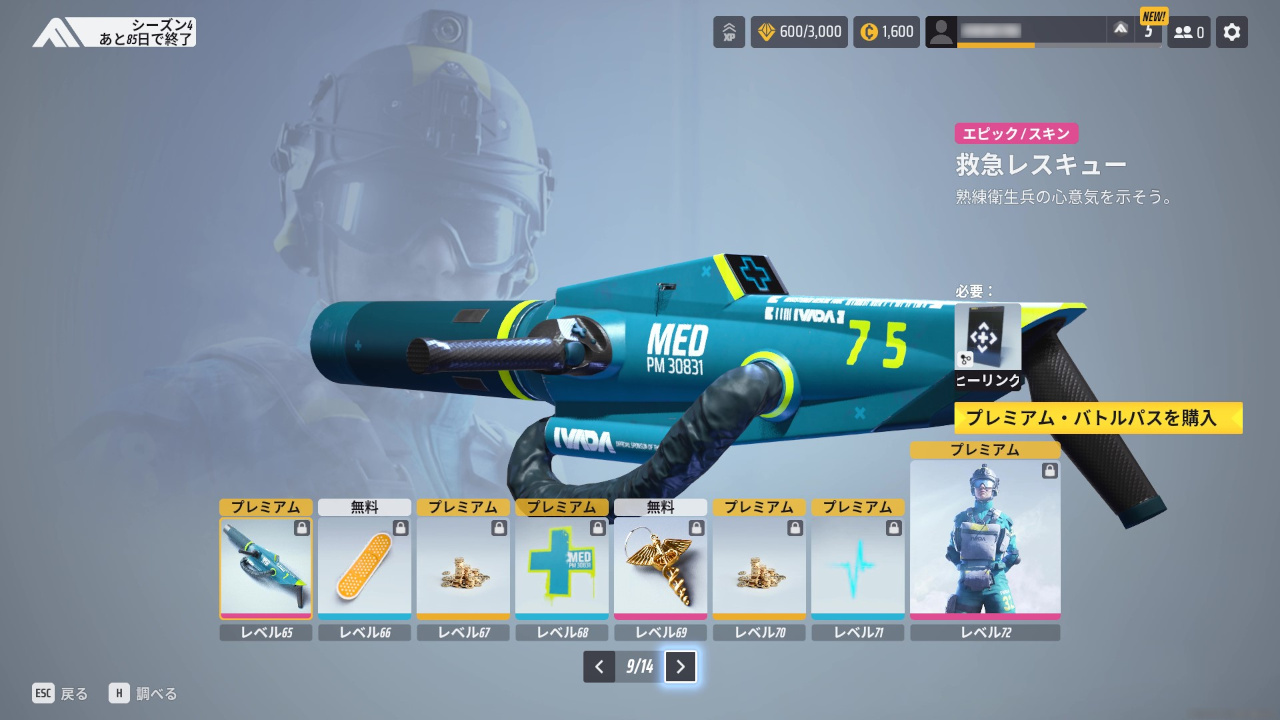The height and width of the screenshot is (720, 1280).
Task: View the required Healing (ヒーリング) gadget icon
Action: [988, 338]
